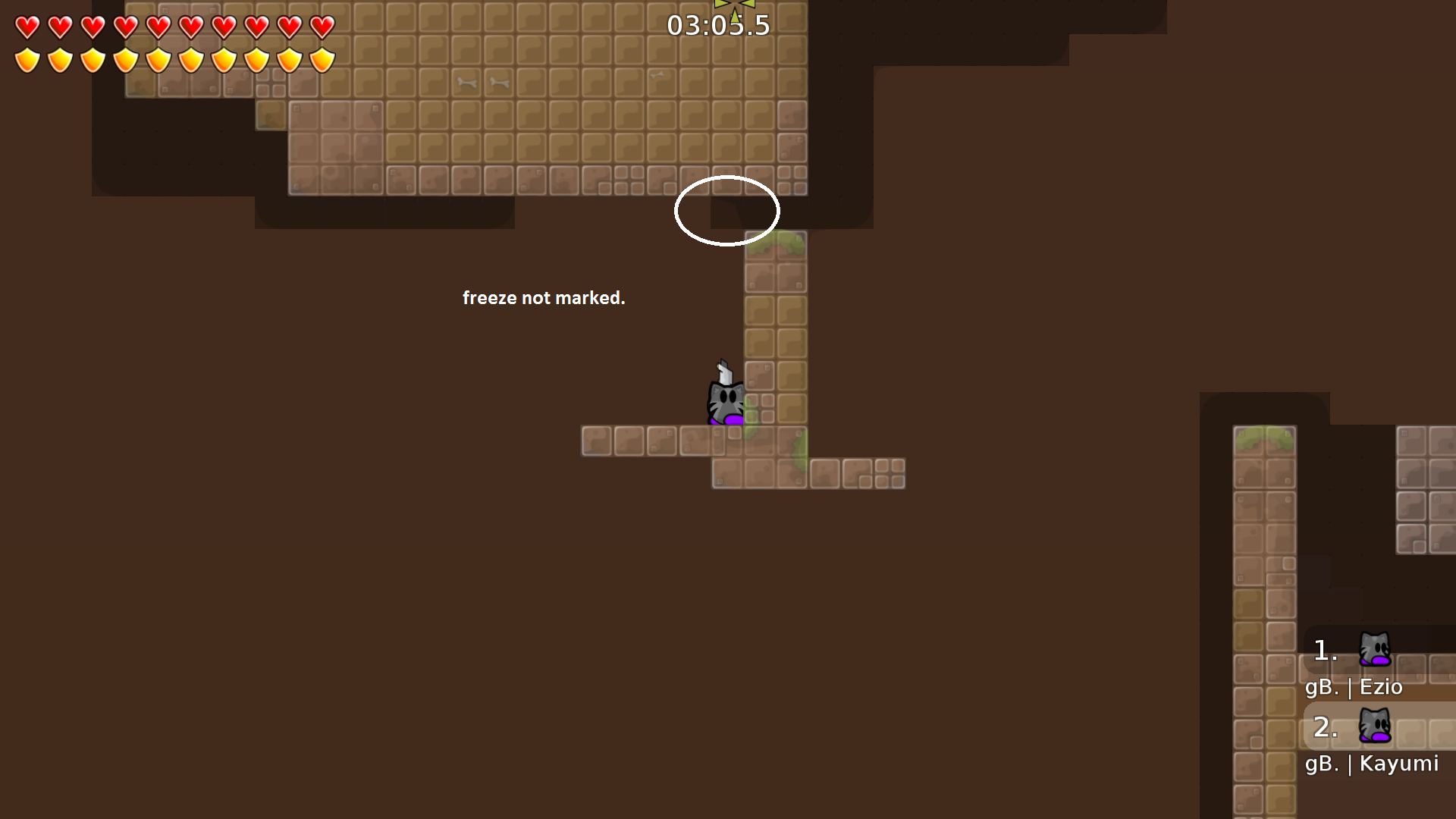Click the white circle annotation marker

click(727, 211)
